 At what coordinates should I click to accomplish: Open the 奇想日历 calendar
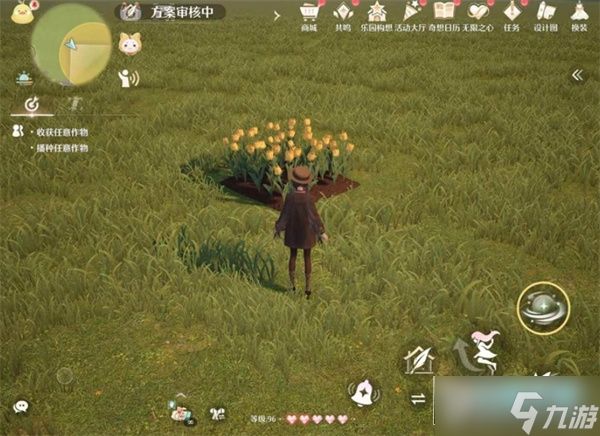[x=445, y=13]
